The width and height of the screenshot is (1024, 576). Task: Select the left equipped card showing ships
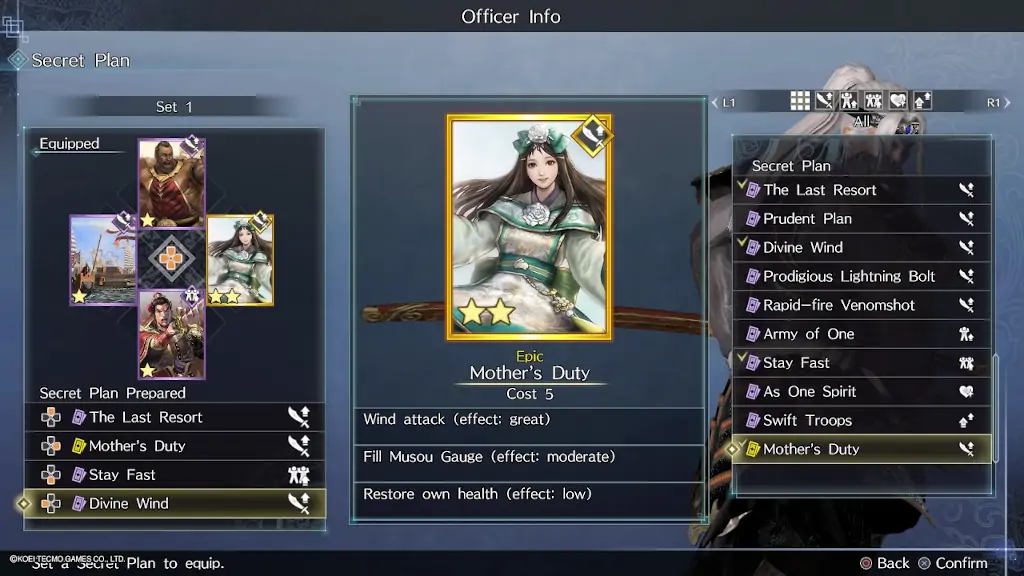tap(102, 260)
